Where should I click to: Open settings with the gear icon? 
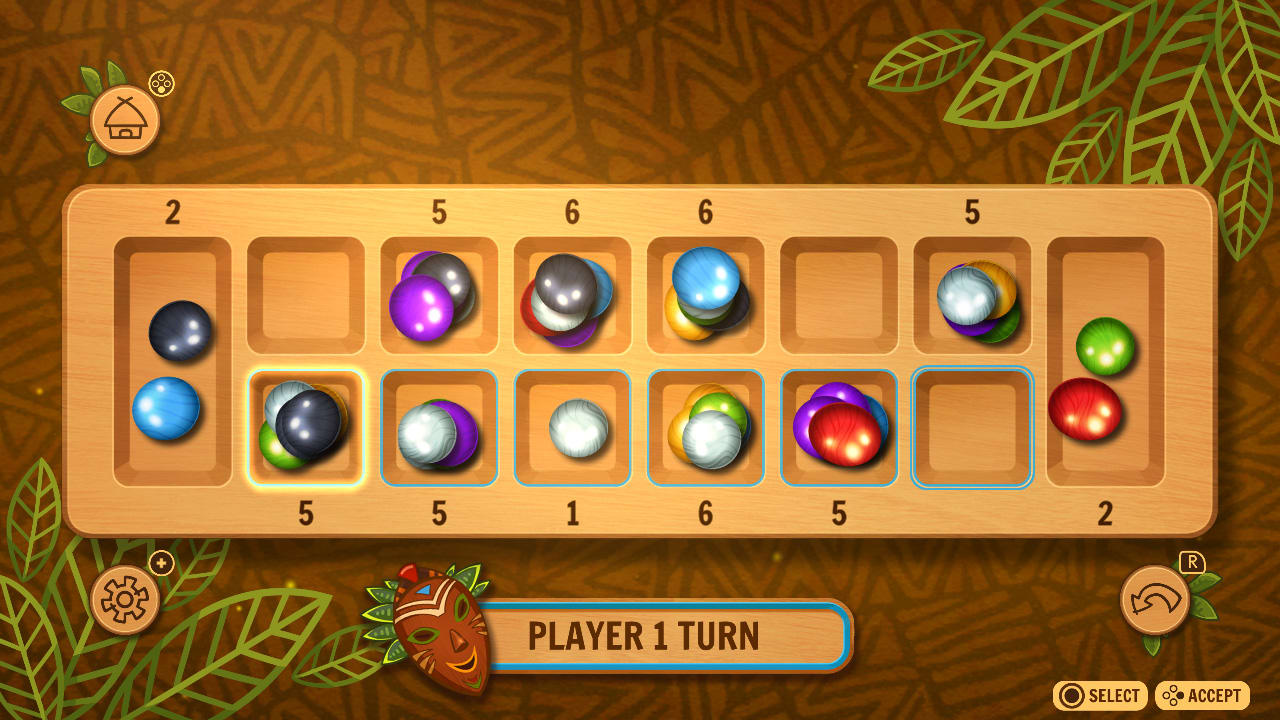tap(124, 601)
